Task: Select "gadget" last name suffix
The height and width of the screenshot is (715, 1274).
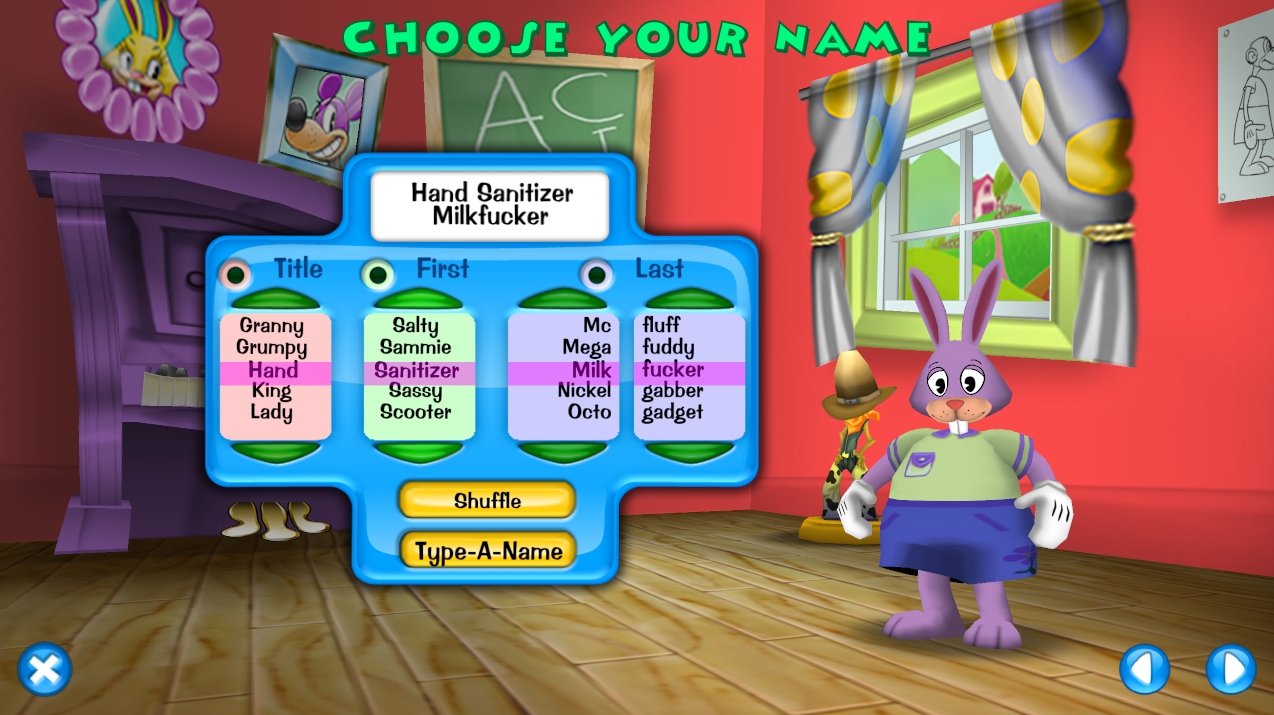Action: click(x=672, y=412)
